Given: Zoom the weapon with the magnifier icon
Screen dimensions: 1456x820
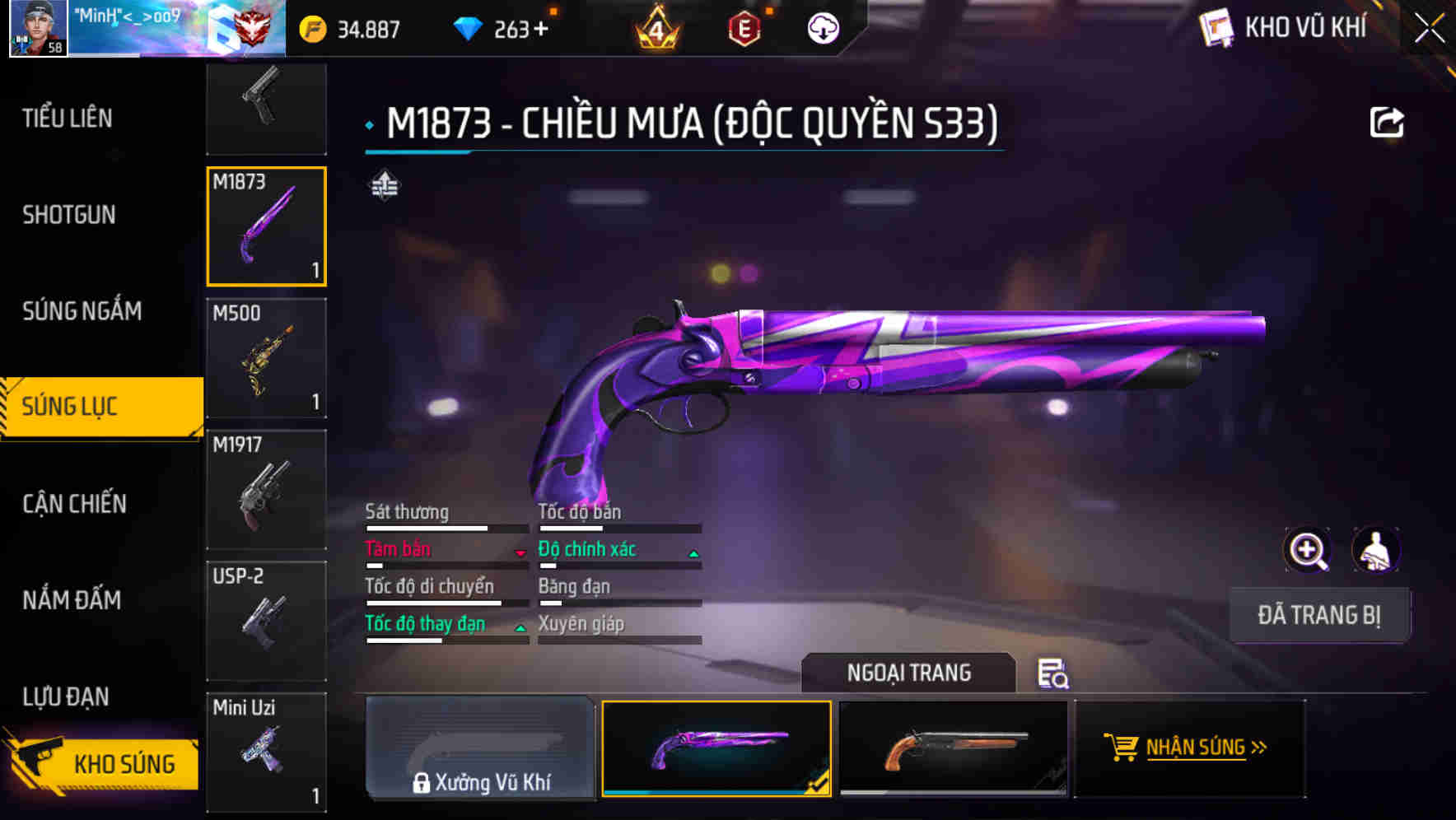Looking at the screenshot, I should (x=1307, y=550).
